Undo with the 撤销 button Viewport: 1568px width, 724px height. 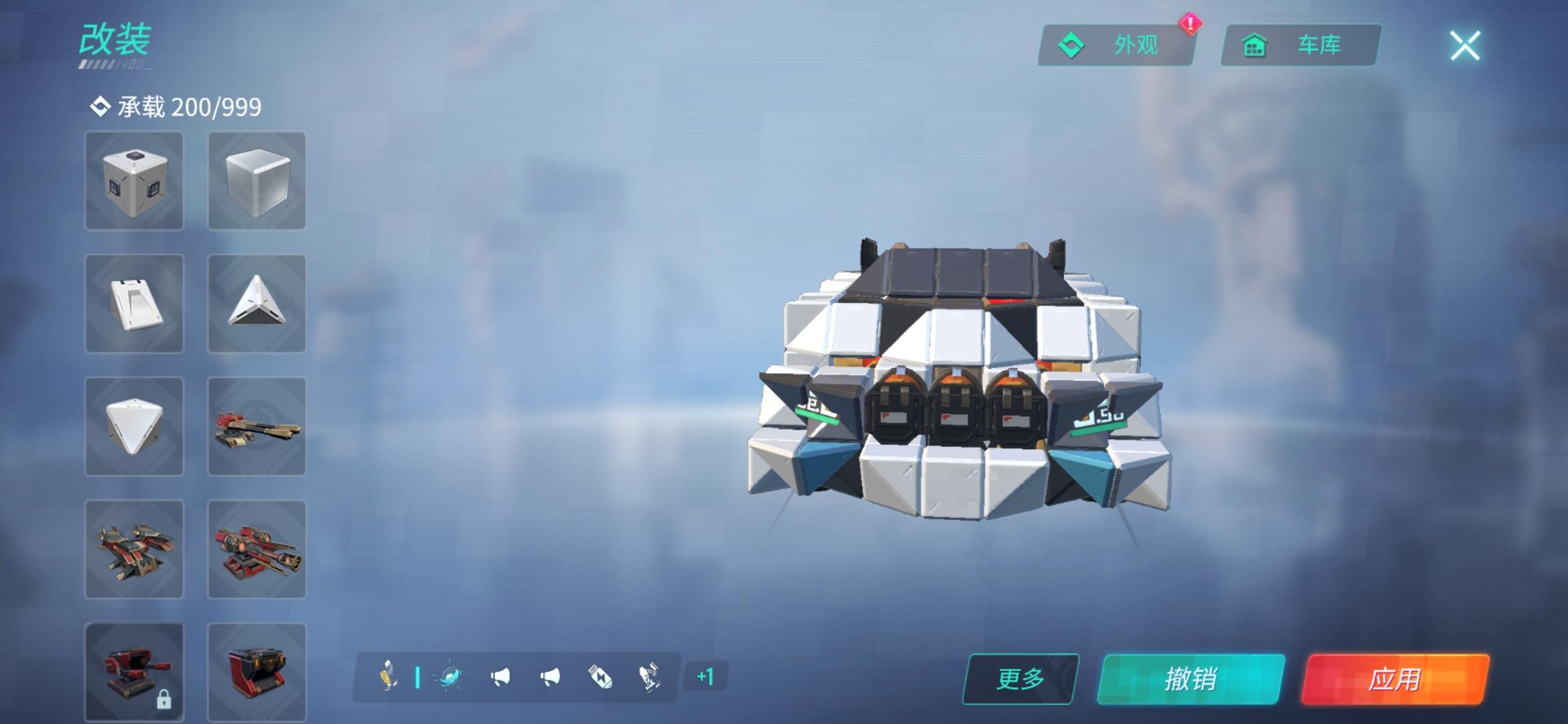1191,679
